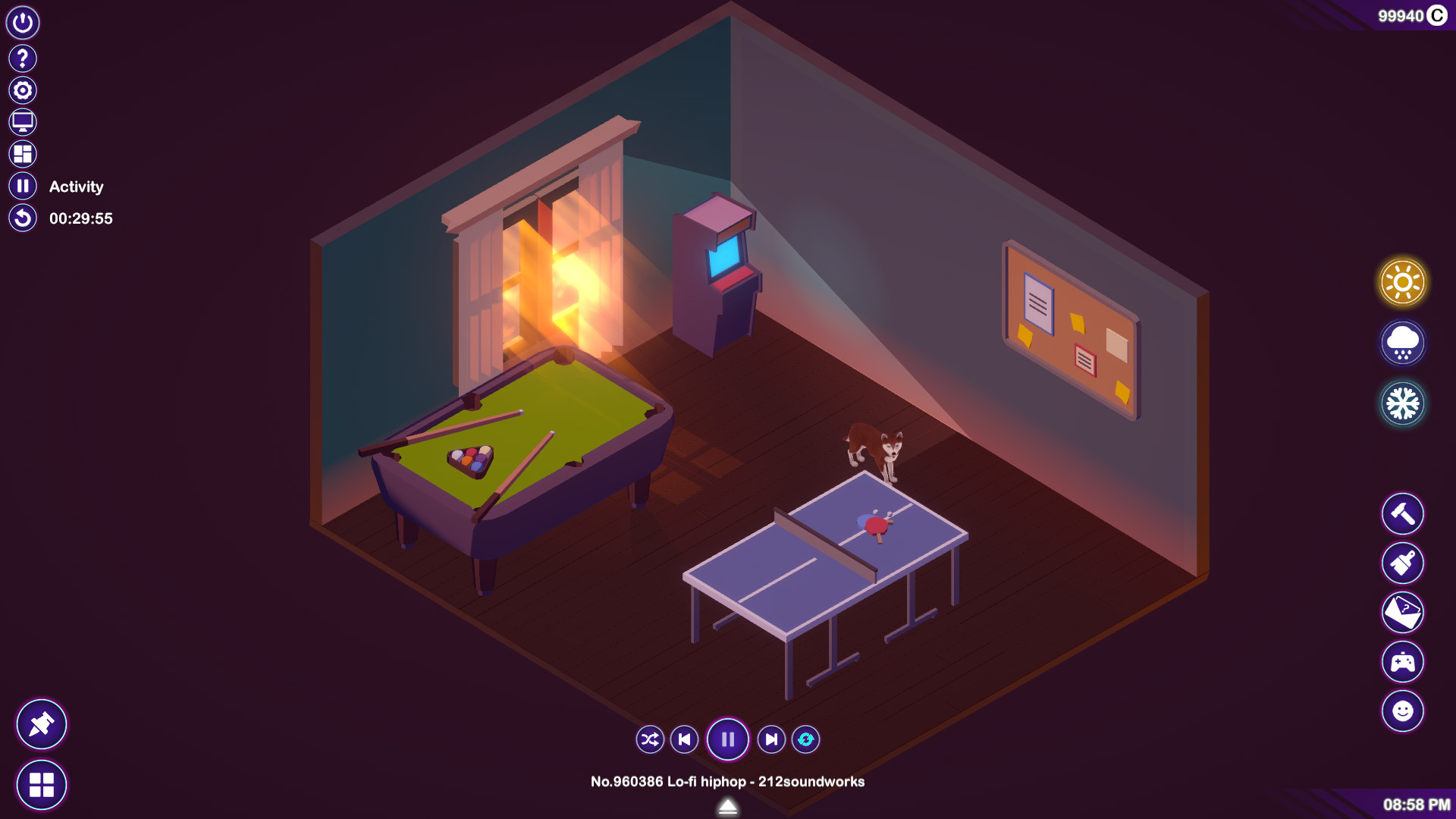Toggle shuffle playback mode

(x=649, y=739)
